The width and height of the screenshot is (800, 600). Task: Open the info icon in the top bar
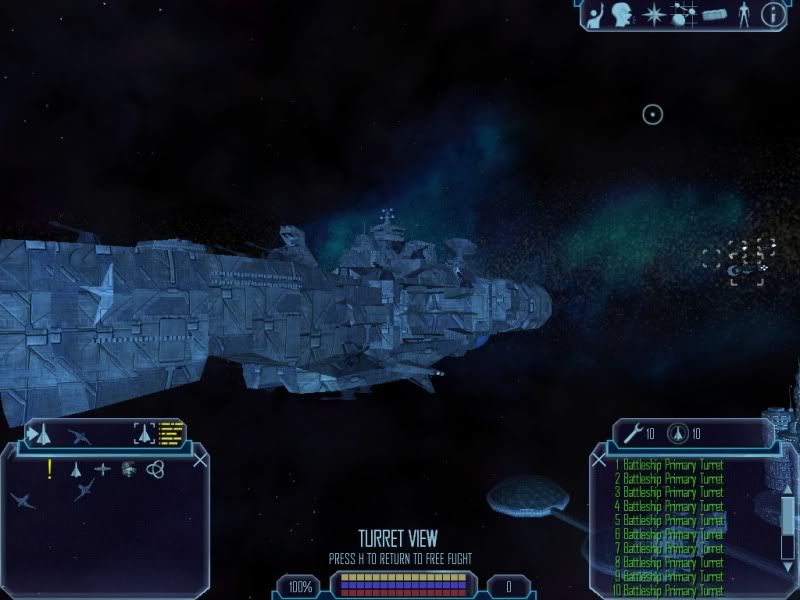coord(772,14)
